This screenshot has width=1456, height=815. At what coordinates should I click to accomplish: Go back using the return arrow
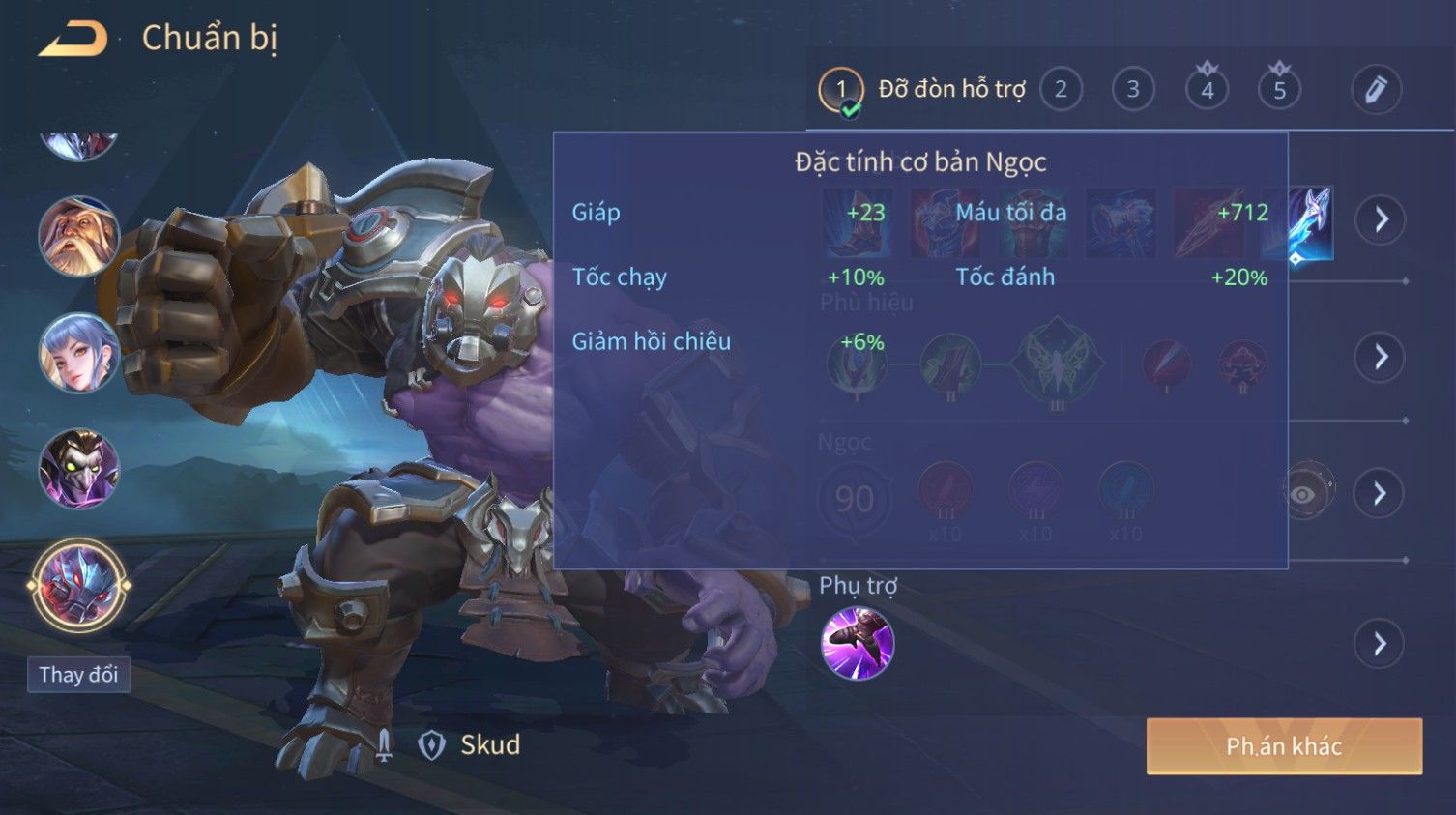(x=73, y=39)
